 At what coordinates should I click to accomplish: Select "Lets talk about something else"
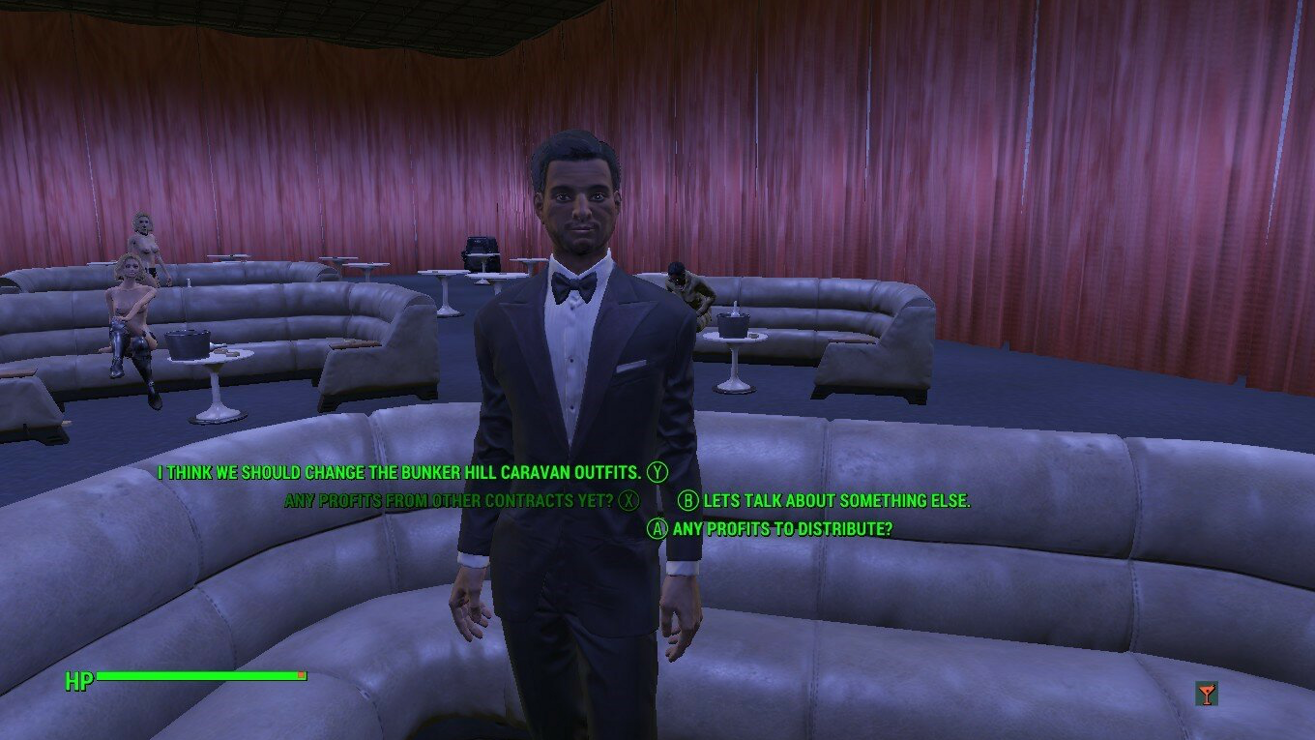pos(836,501)
